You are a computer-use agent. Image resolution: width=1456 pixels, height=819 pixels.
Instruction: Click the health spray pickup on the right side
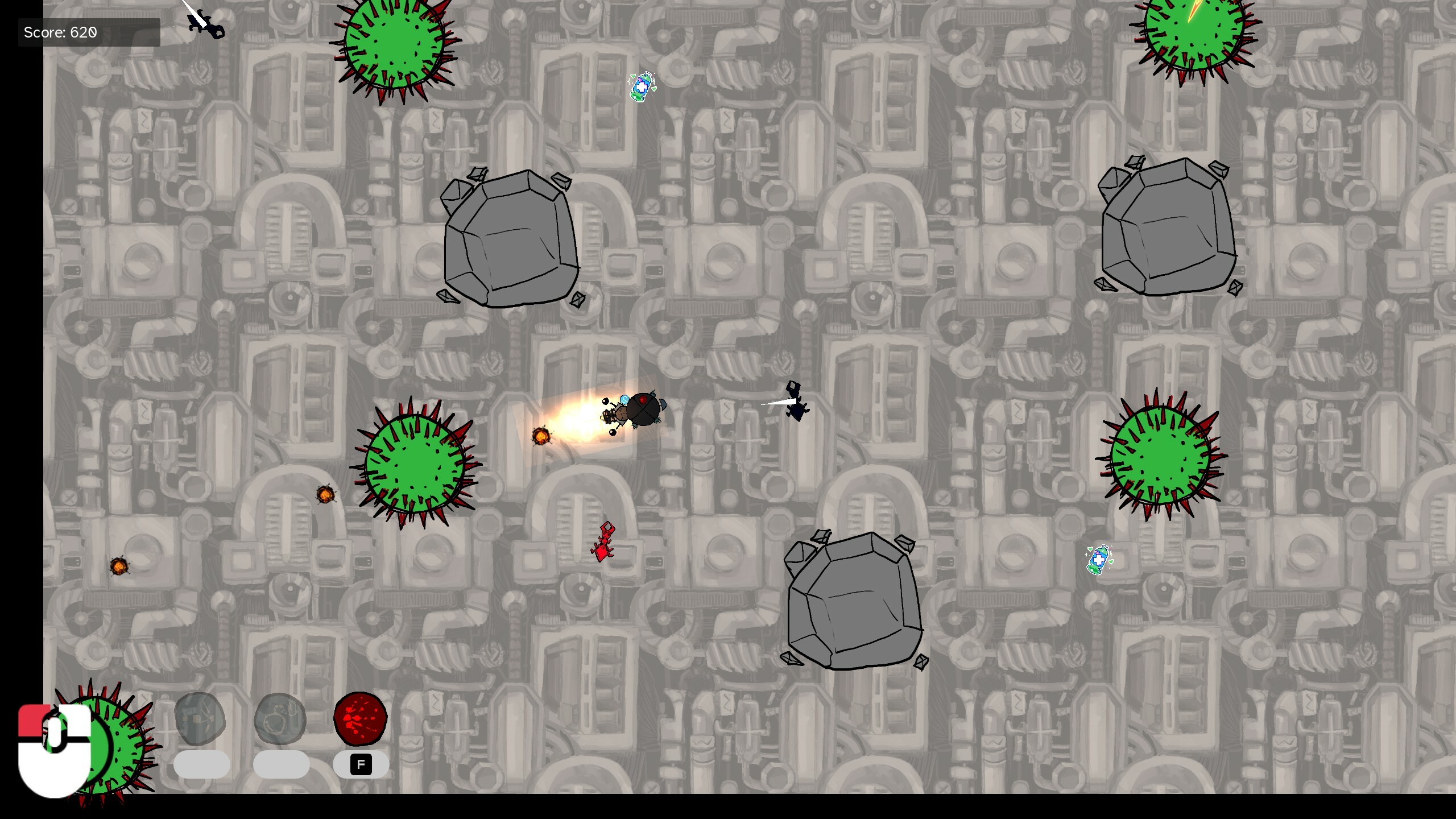[1098, 560]
